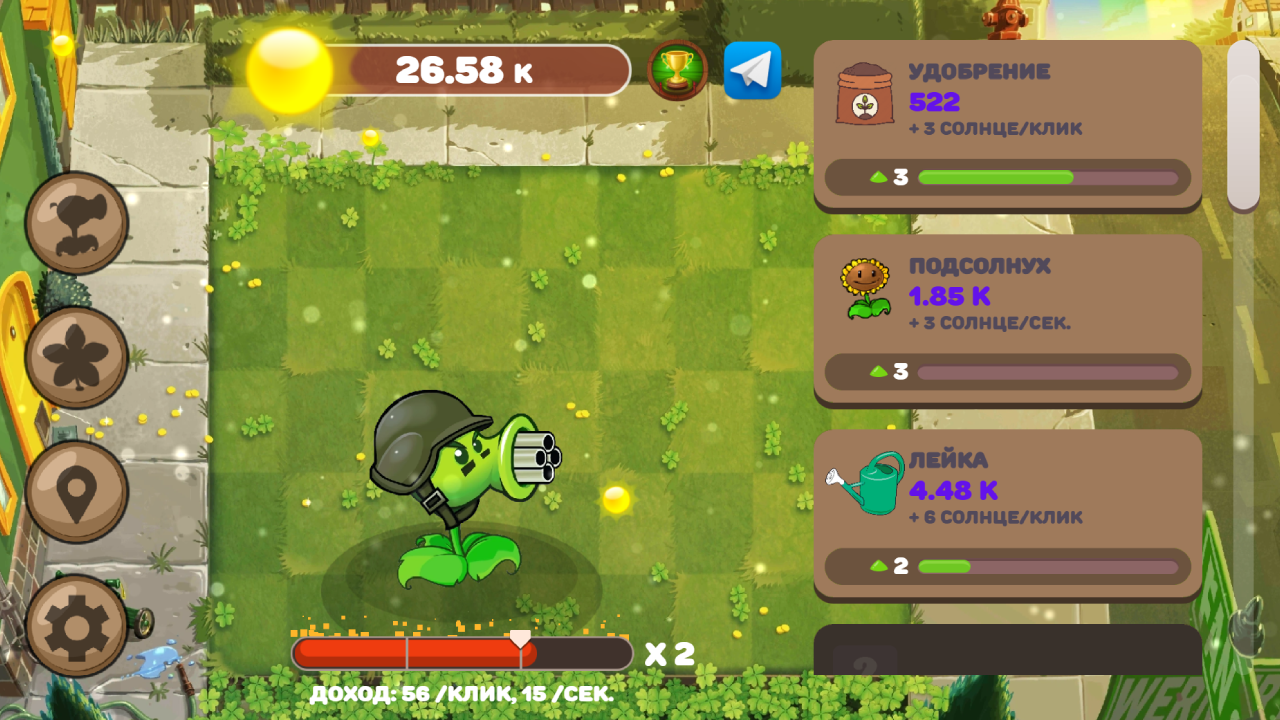This screenshot has width=1280, height=720.
Task: Select the clover leaf sidebar icon
Action: click(x=76, y=354)
